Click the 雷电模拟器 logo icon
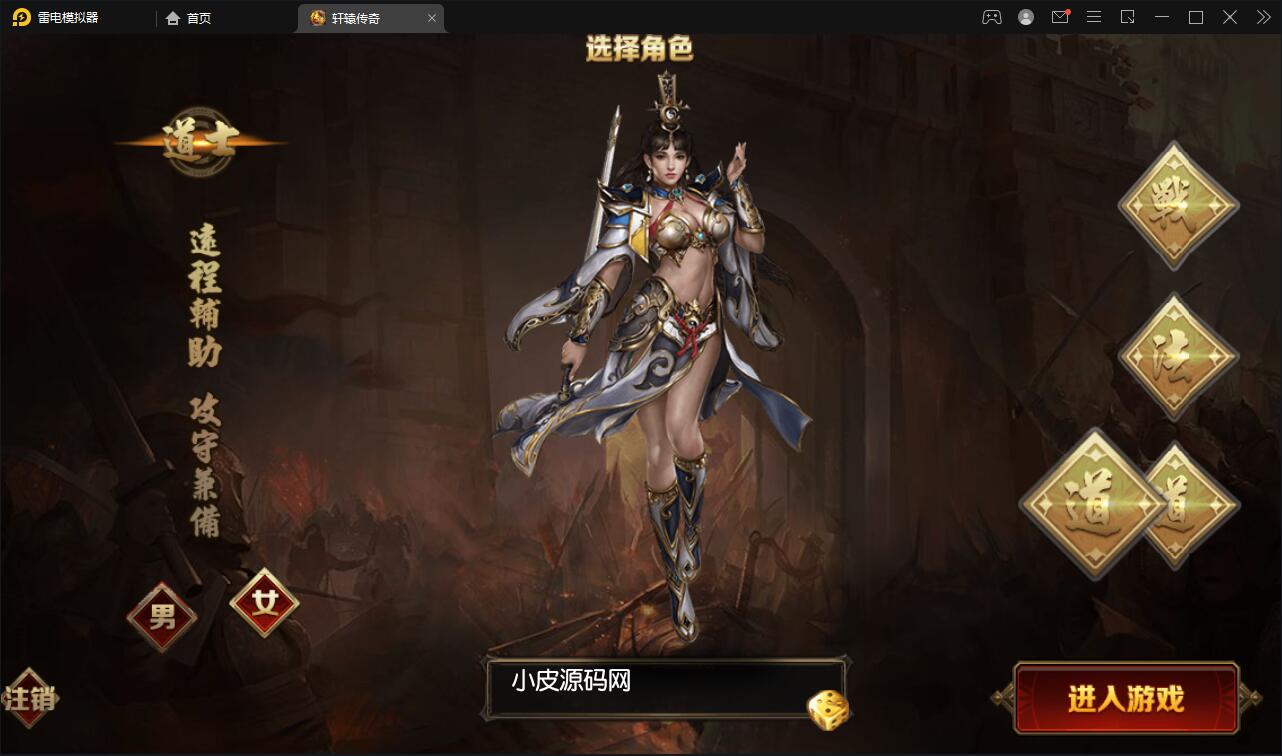Screen dimensions: 1282x756 (x=22, y=17)
